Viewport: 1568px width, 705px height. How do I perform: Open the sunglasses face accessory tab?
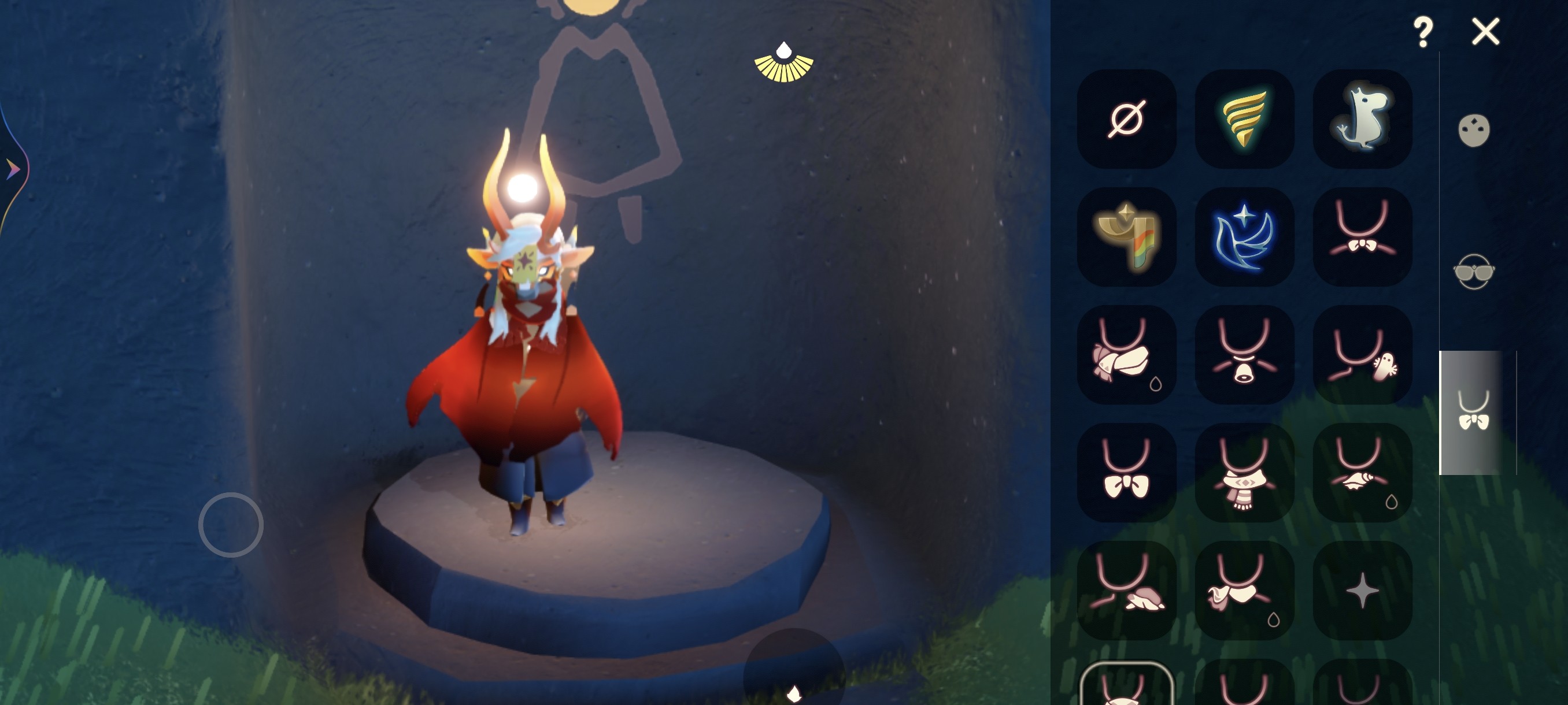coord(1474,271)
